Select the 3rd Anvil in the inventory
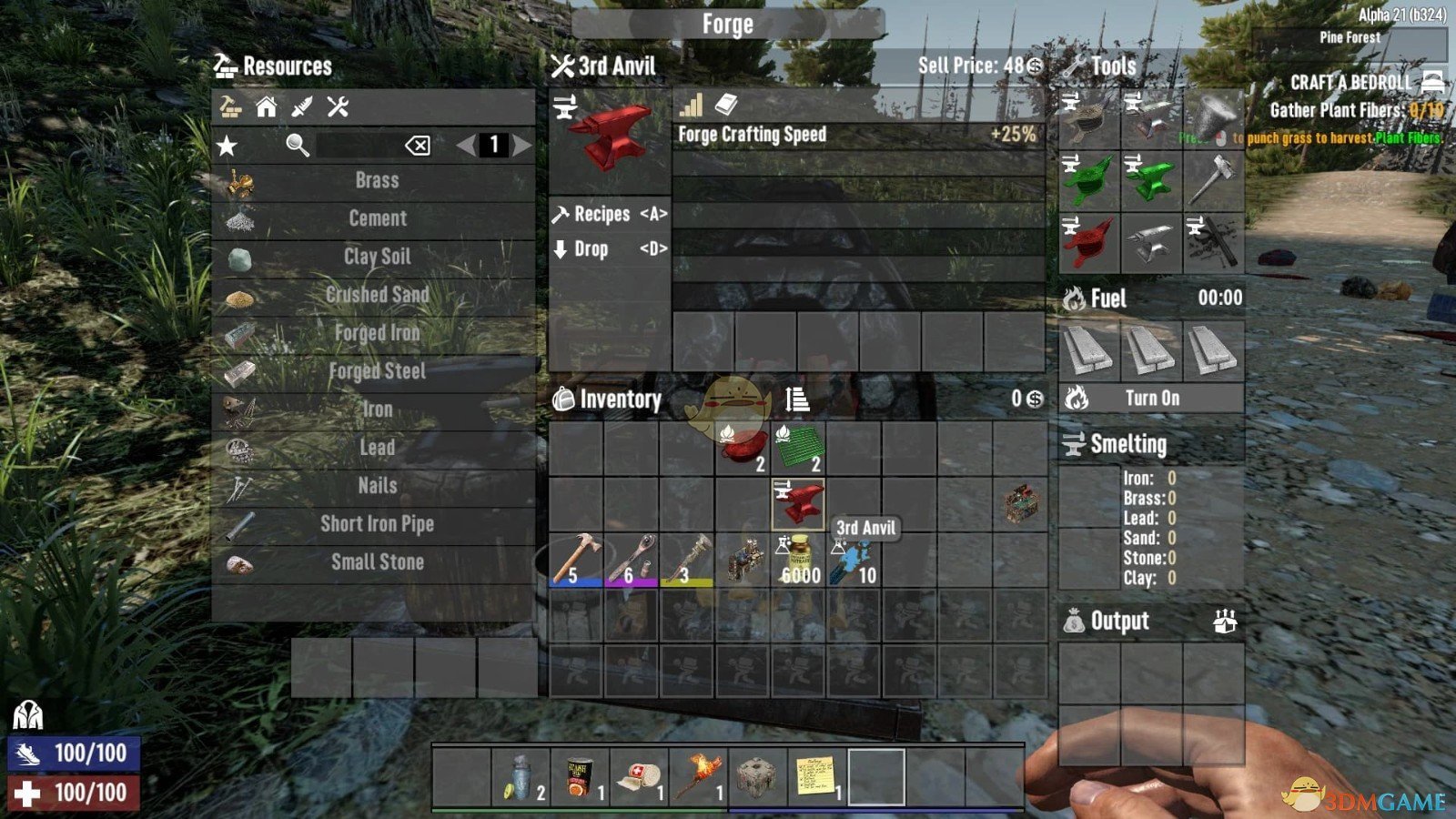1456x819 pixels. [x=797, y=502]
